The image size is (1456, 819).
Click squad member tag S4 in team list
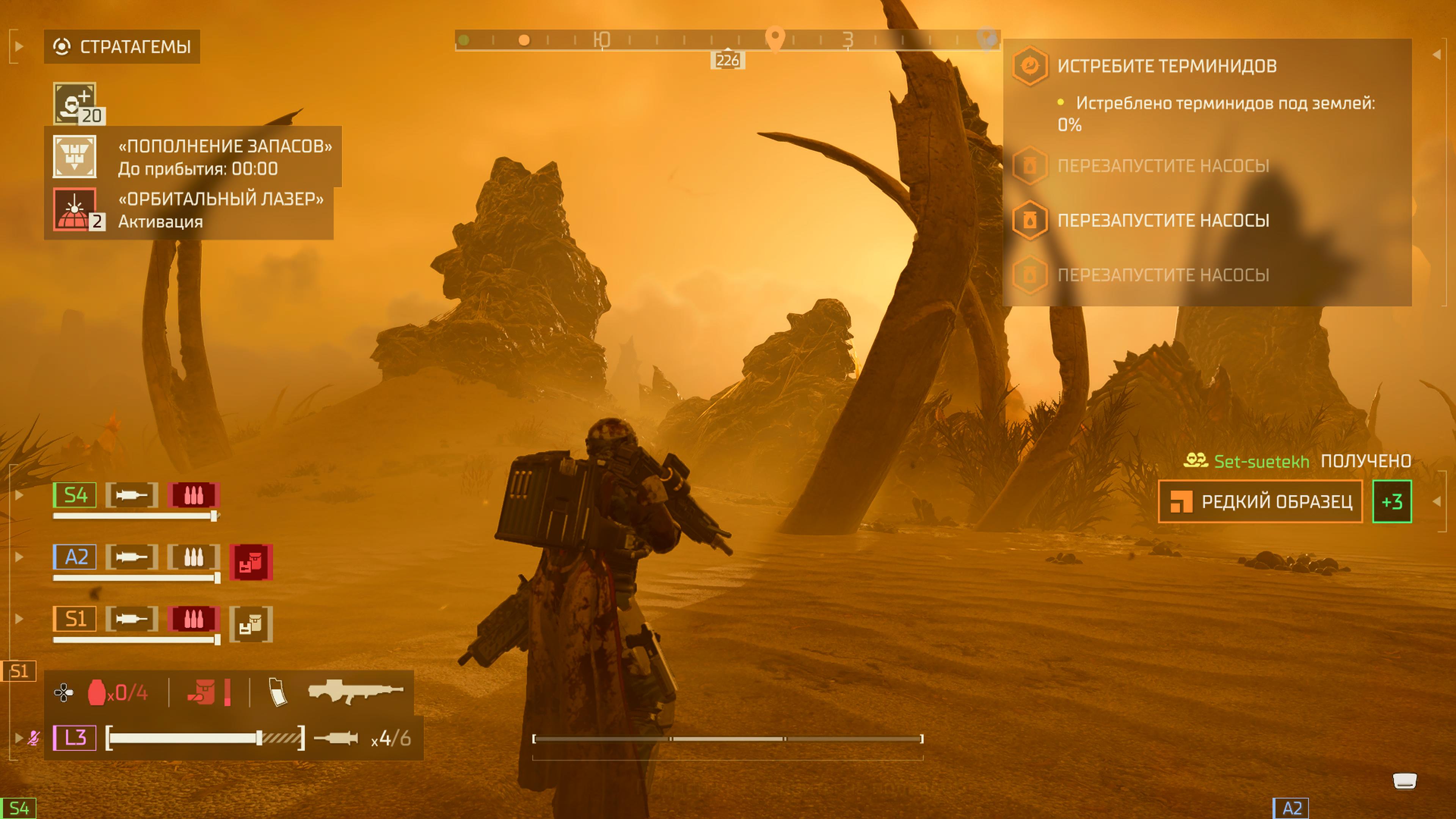click(75, 495)
